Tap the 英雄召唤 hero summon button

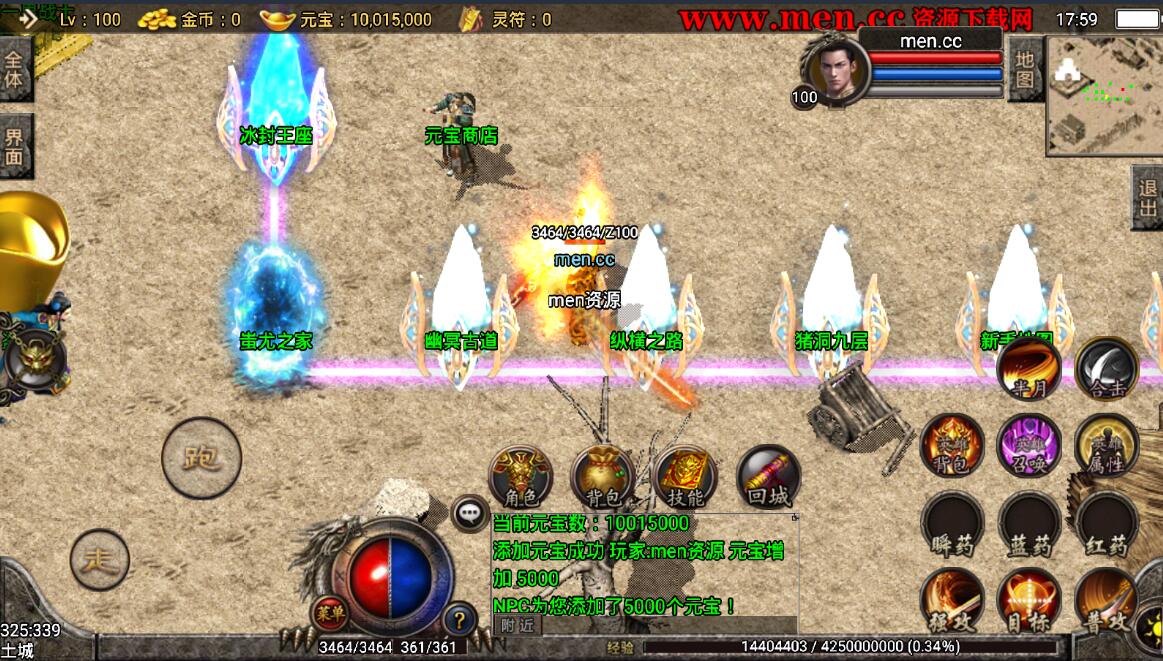click(x=1029, y=445)
